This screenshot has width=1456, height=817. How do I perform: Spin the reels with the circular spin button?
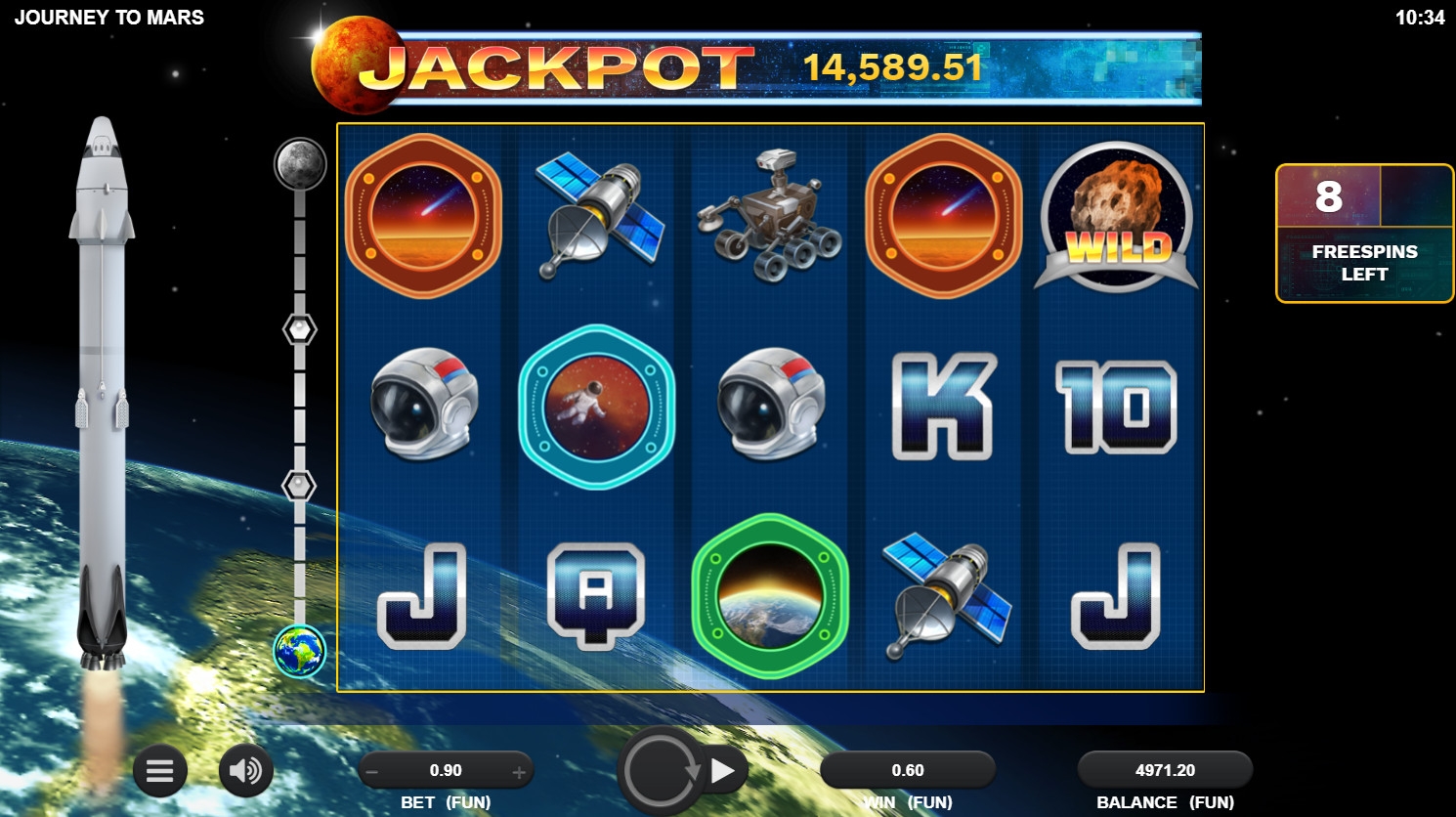tap(662, 771)
